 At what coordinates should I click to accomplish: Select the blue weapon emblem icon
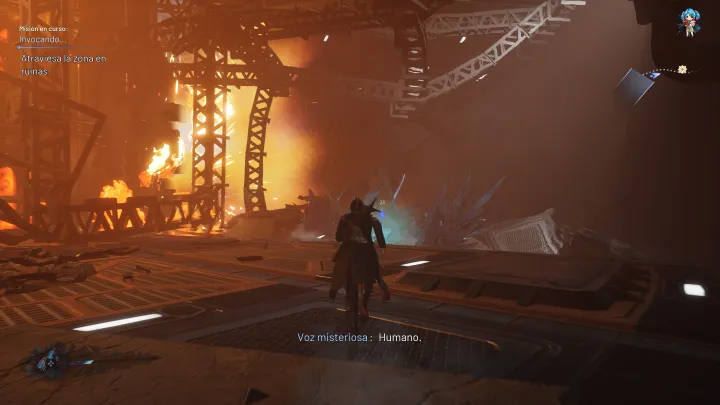(50, 360)
